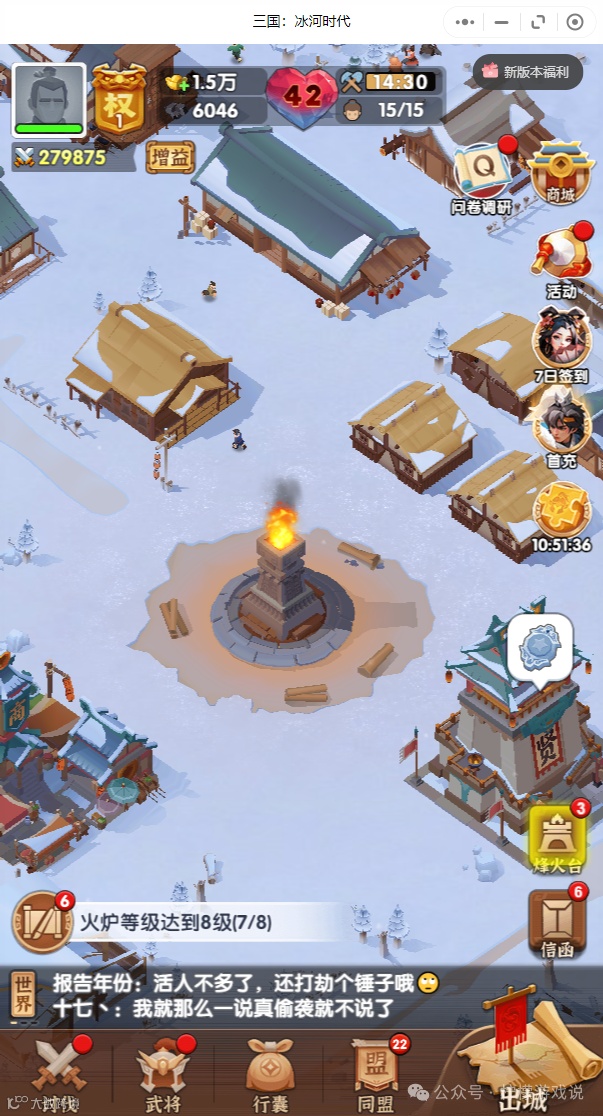
Task: Open the player avatar profile
Action: point(48,100)
